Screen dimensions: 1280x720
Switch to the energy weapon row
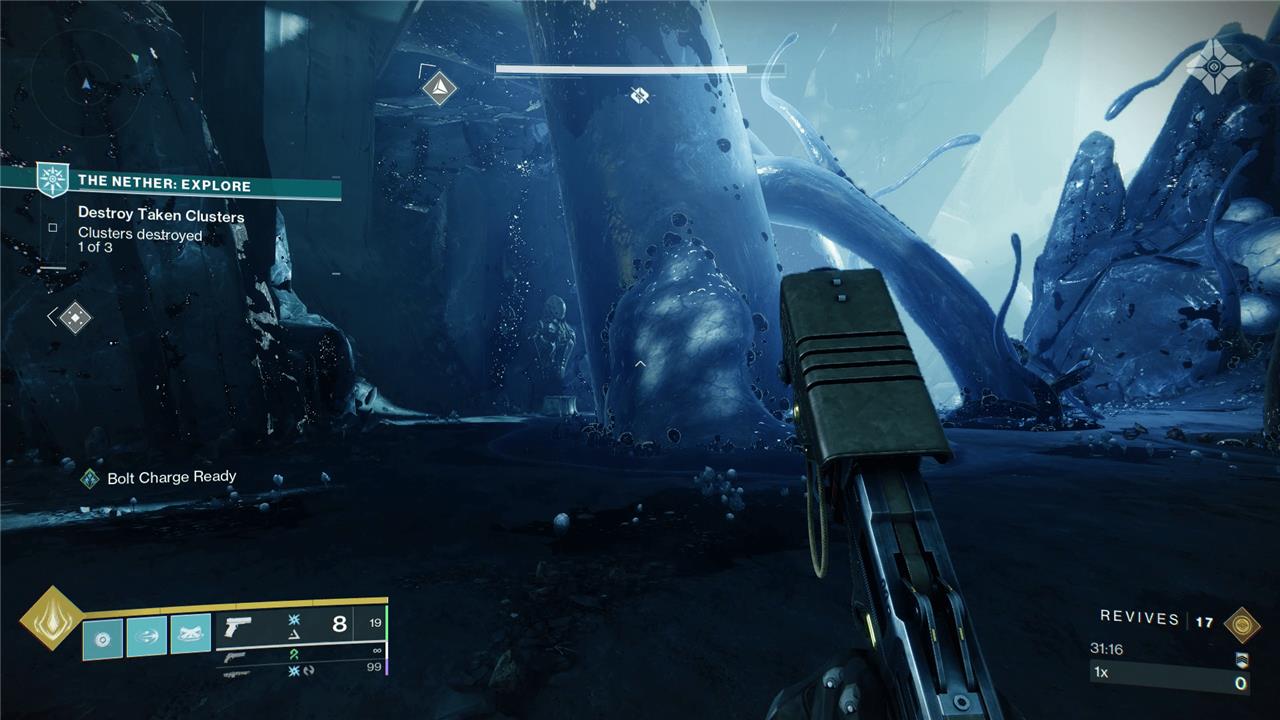300,657
